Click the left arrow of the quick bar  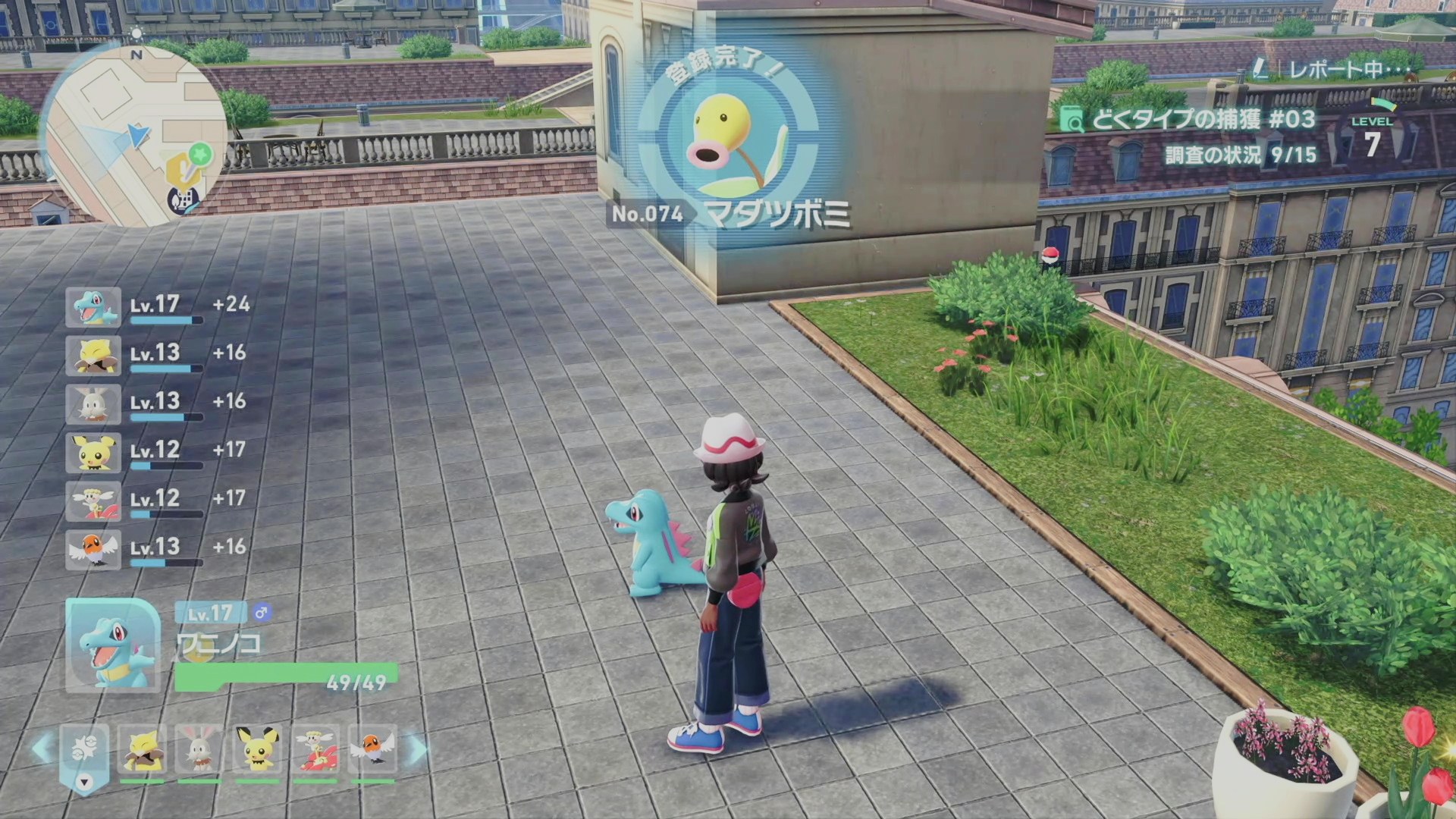pos(42,749)
